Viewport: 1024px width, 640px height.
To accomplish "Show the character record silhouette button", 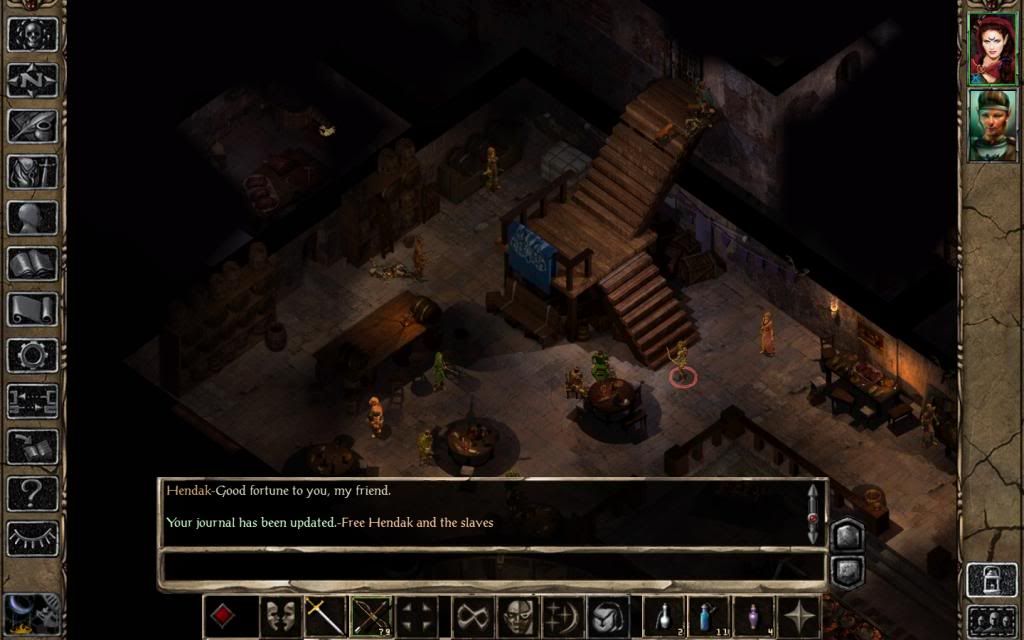I will pyautogui.click(x=33, y=217).
